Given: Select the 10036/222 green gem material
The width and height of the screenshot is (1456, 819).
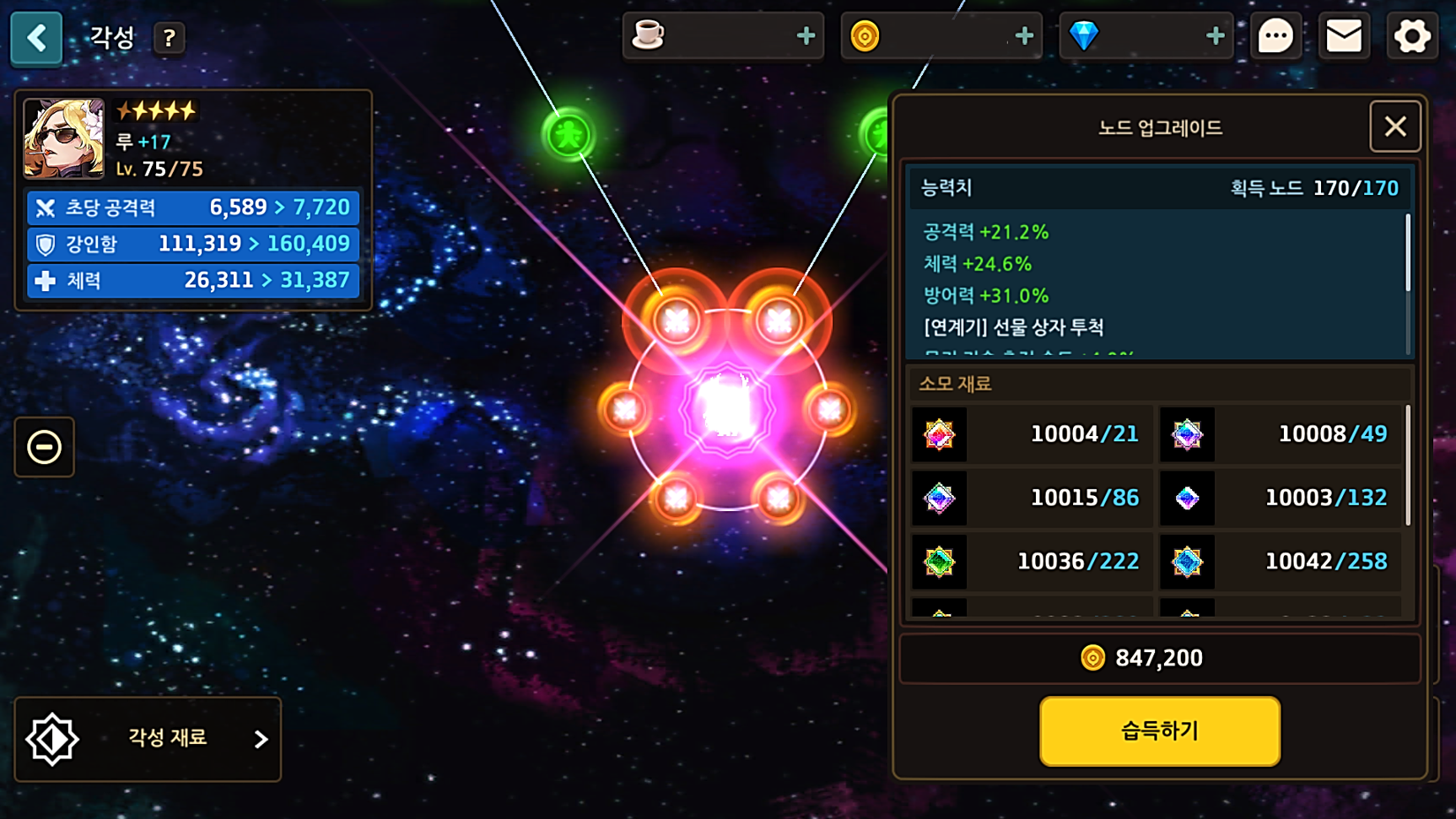Looking at the screenshot, I should click(x=1032, y=561).
